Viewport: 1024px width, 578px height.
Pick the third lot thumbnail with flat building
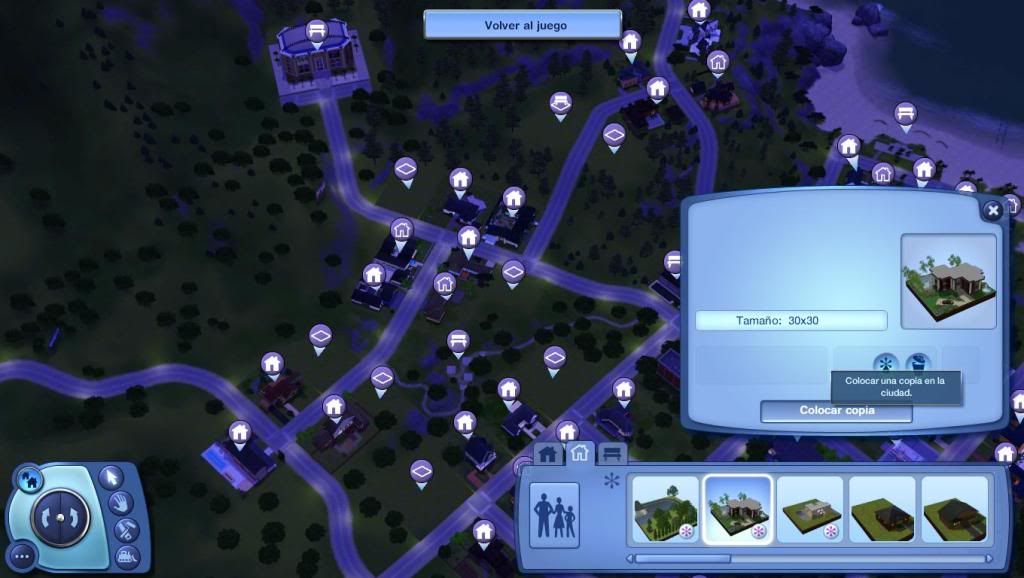[x=809, y=509]
